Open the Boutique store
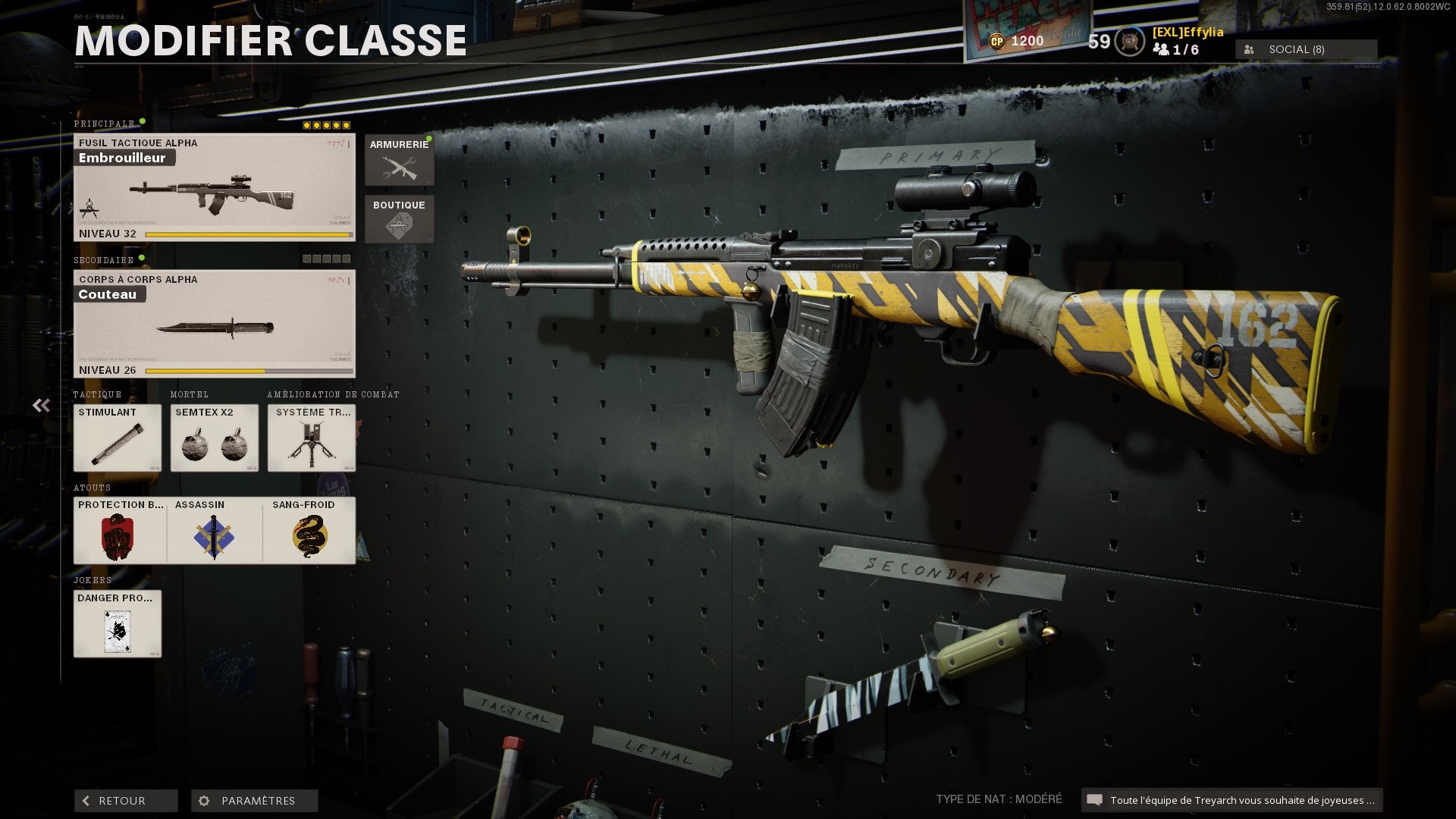 tap(400, 219)
